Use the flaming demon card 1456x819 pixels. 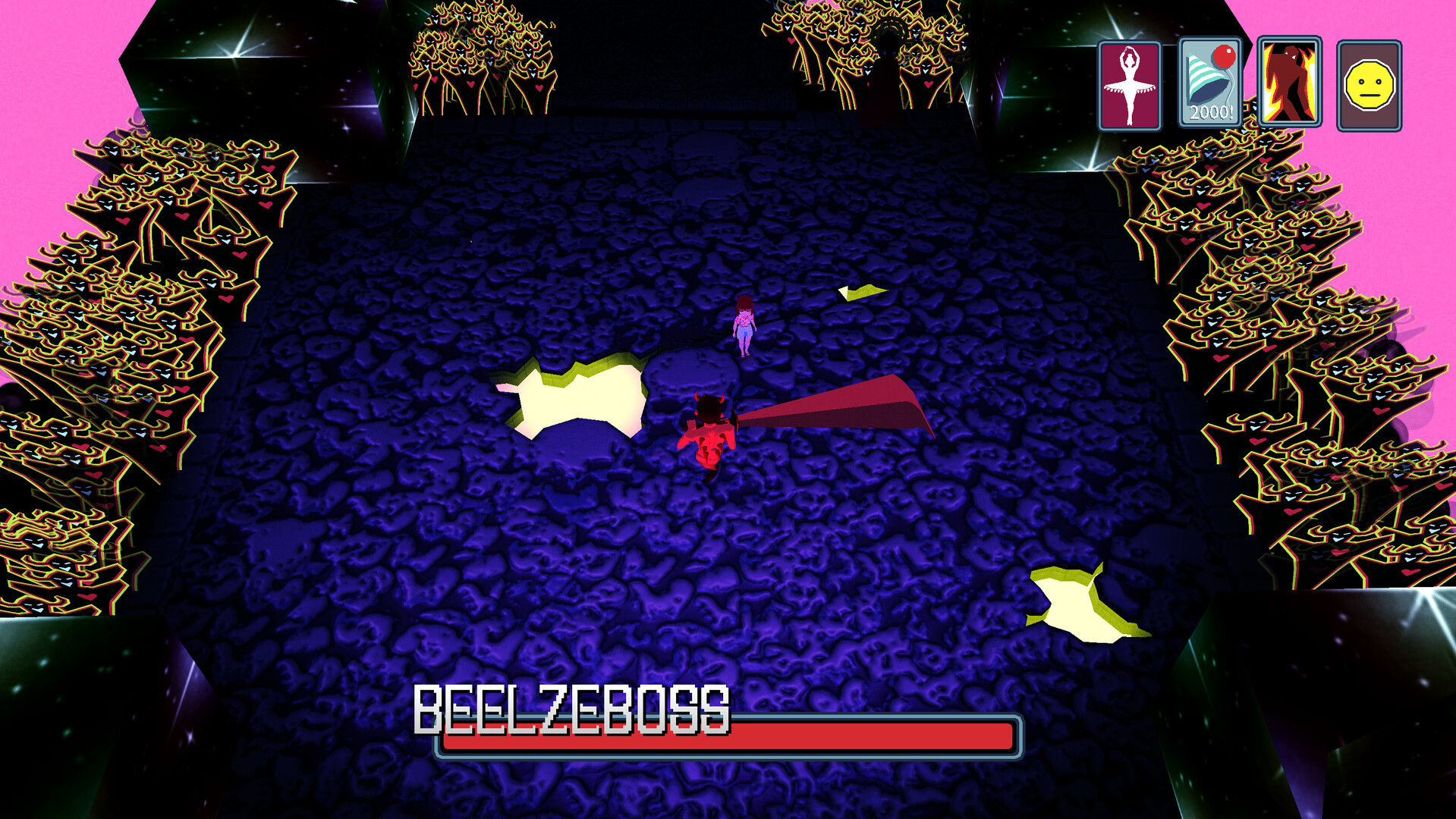point(1288,83)
